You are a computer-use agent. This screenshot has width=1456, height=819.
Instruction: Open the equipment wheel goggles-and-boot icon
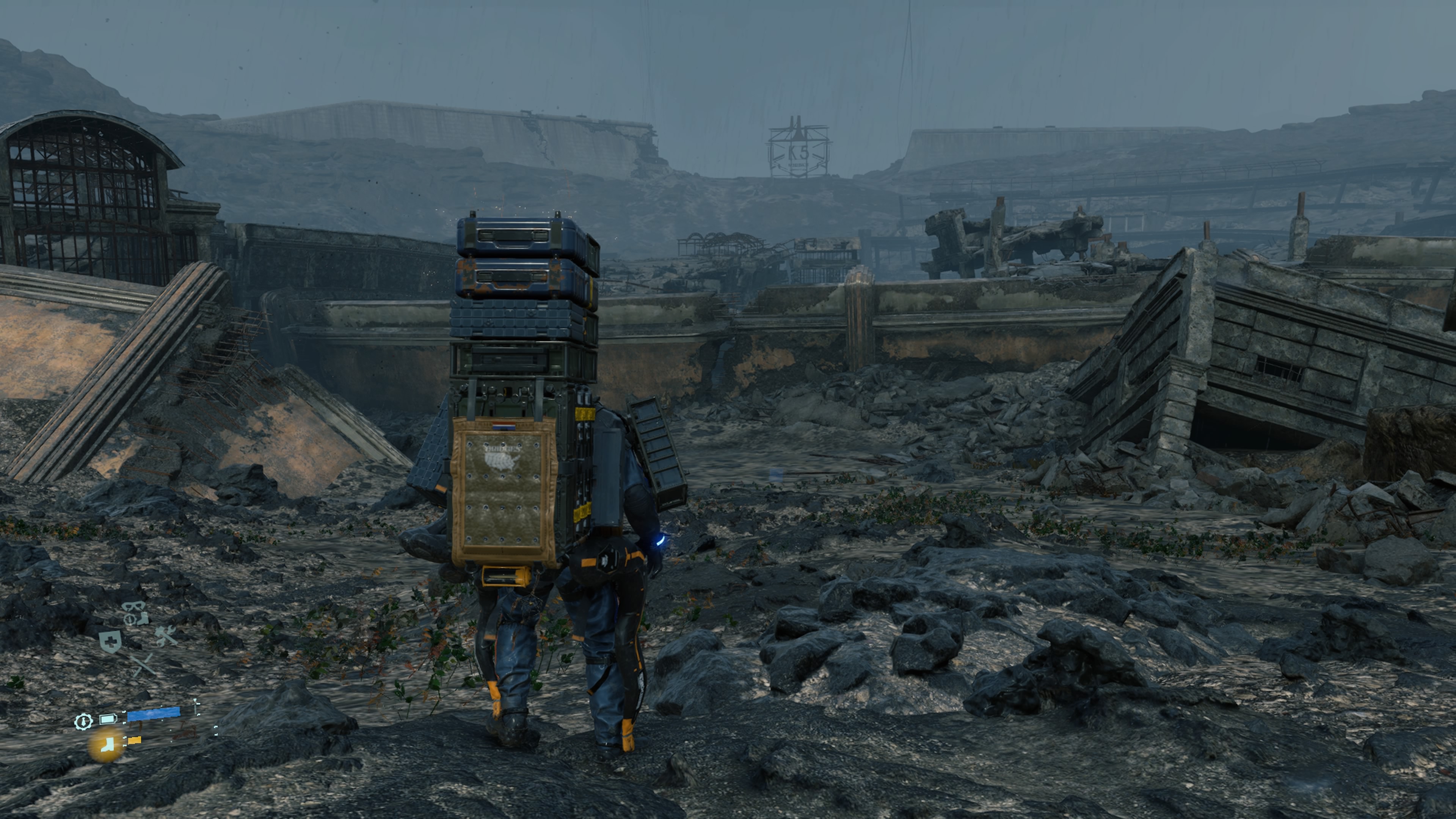pyautogui.click(x=136, y=613)
